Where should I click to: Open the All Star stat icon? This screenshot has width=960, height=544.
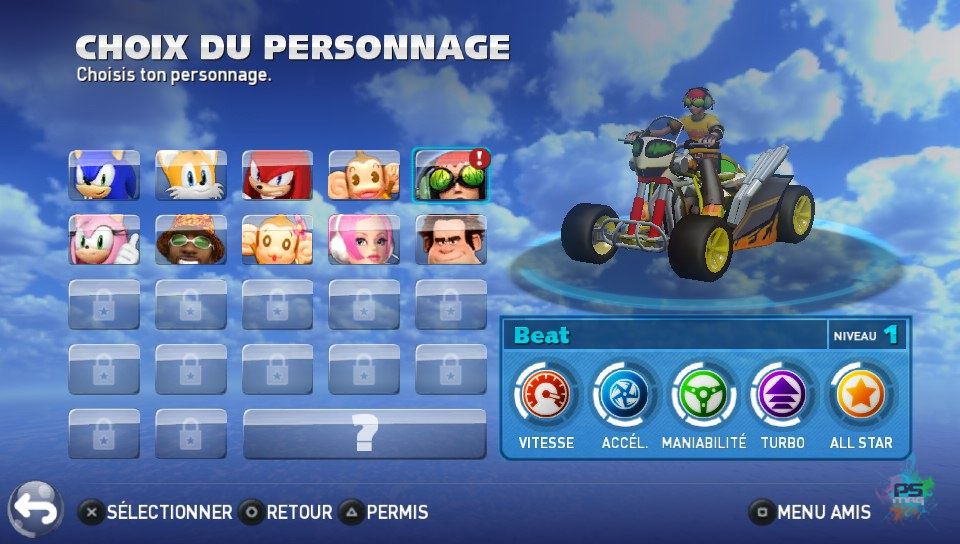point(861,395)
